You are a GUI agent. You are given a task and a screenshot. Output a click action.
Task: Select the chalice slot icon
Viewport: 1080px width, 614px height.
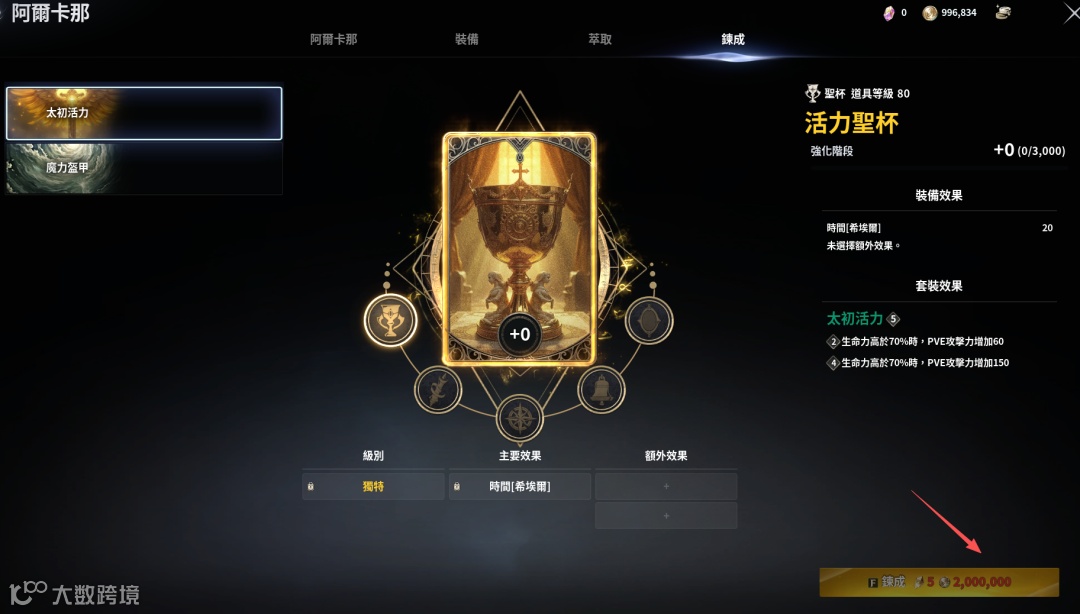(389, 321)
